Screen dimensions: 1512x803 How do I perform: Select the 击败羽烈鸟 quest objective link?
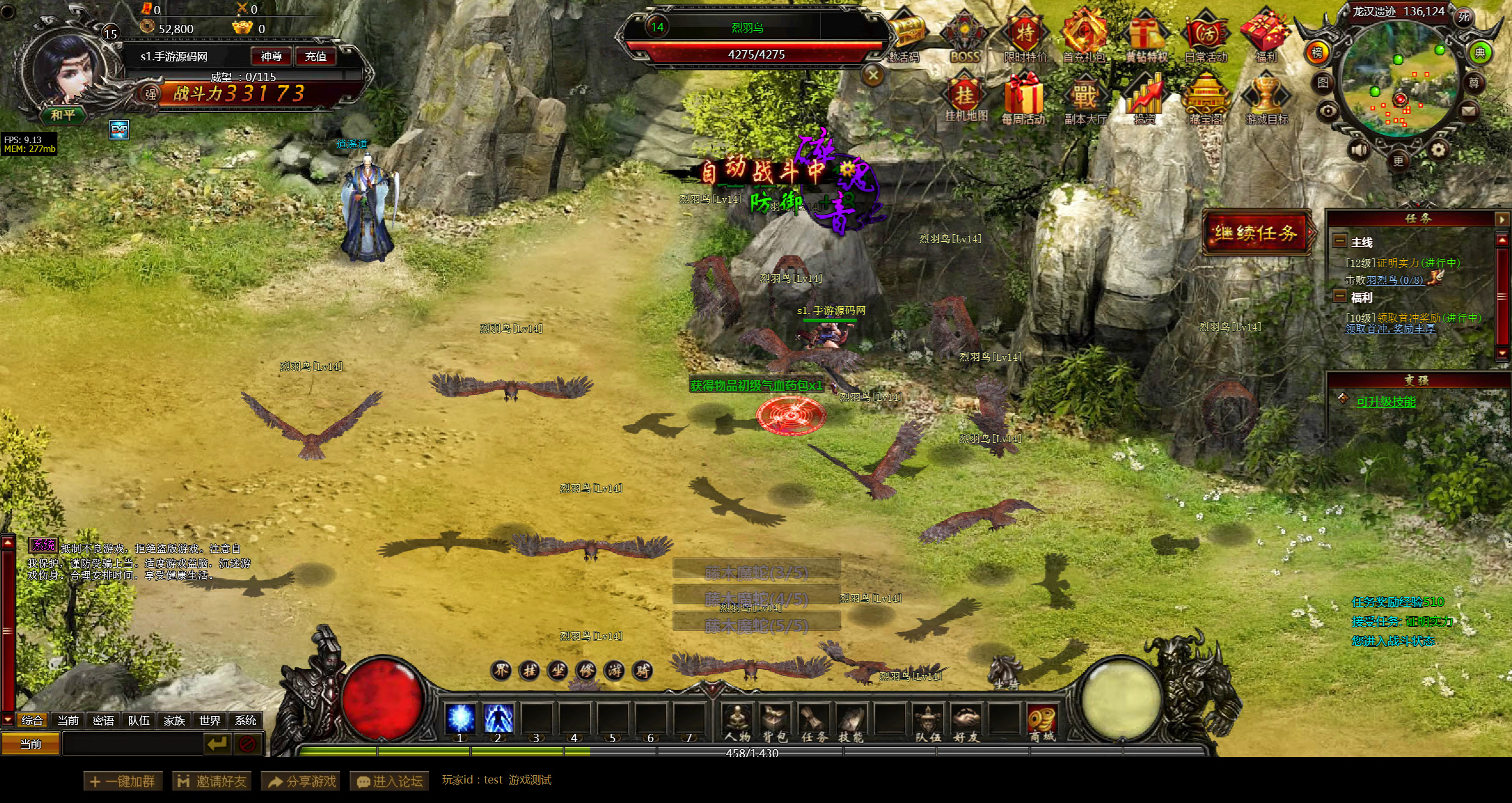1394,280
